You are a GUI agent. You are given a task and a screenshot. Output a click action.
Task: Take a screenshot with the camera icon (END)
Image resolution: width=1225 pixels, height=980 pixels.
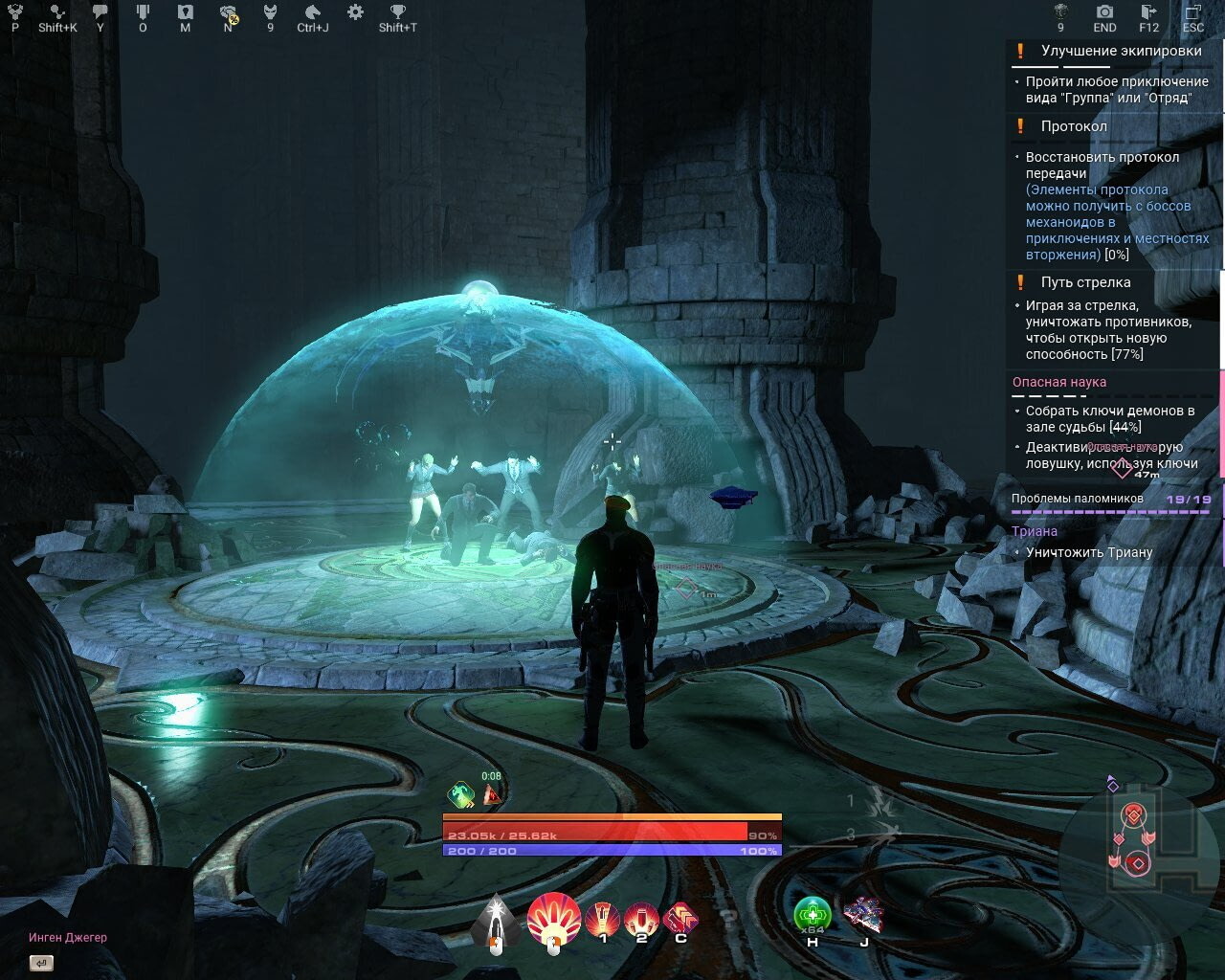(1103, 14)
